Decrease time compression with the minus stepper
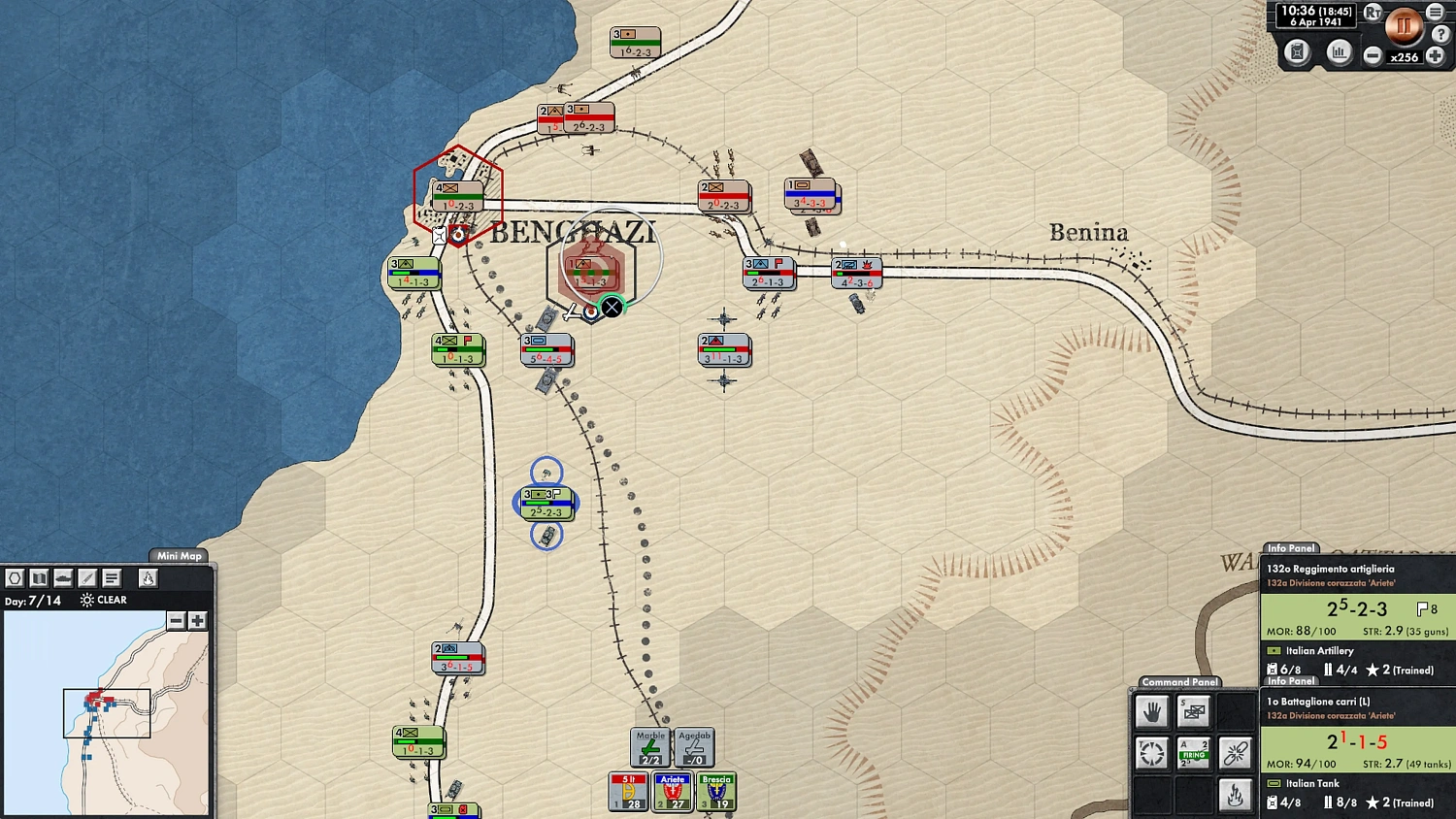 pyautogui.click(x=1373, y=56)
